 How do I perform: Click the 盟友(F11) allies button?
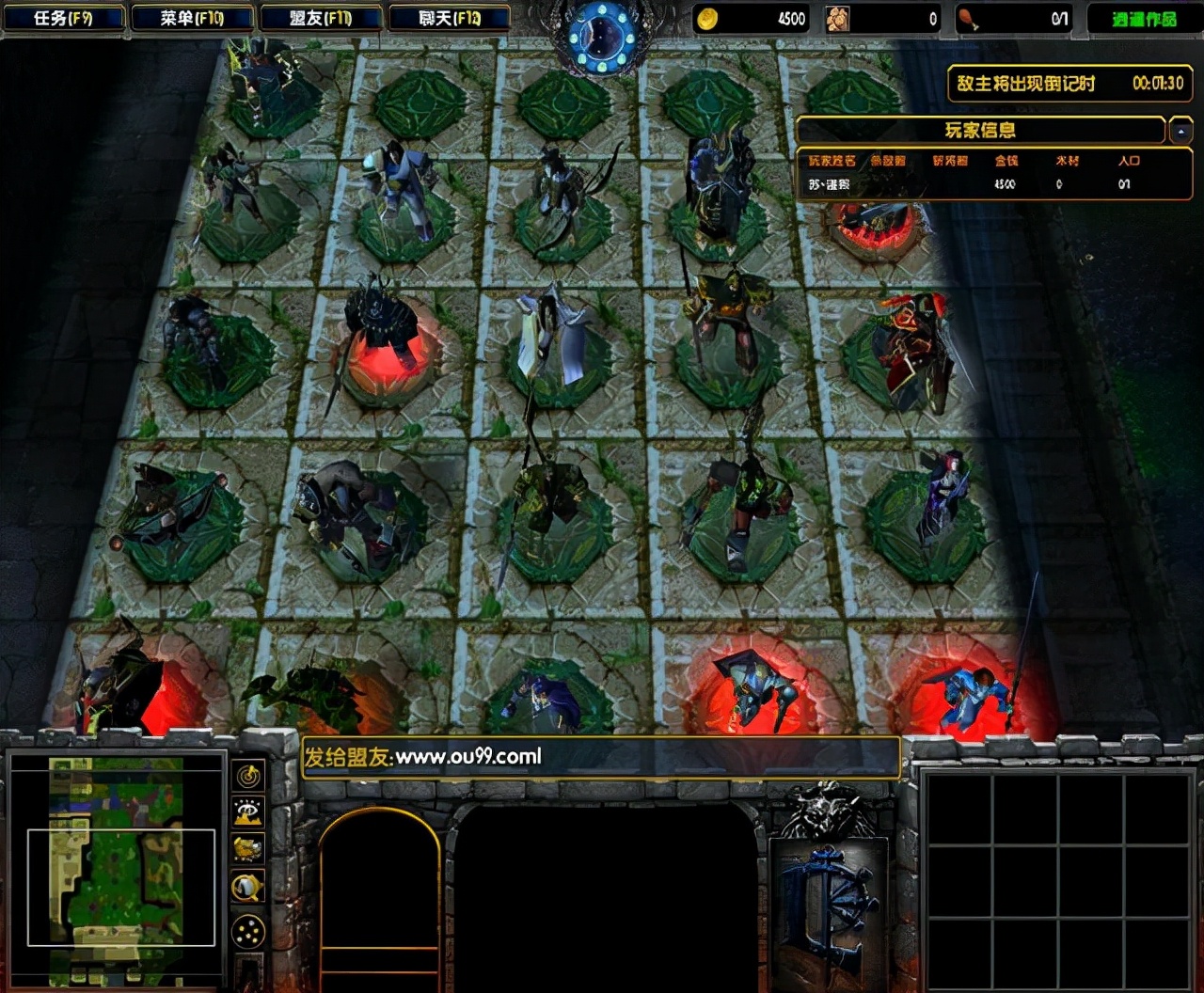coord(321,16)
